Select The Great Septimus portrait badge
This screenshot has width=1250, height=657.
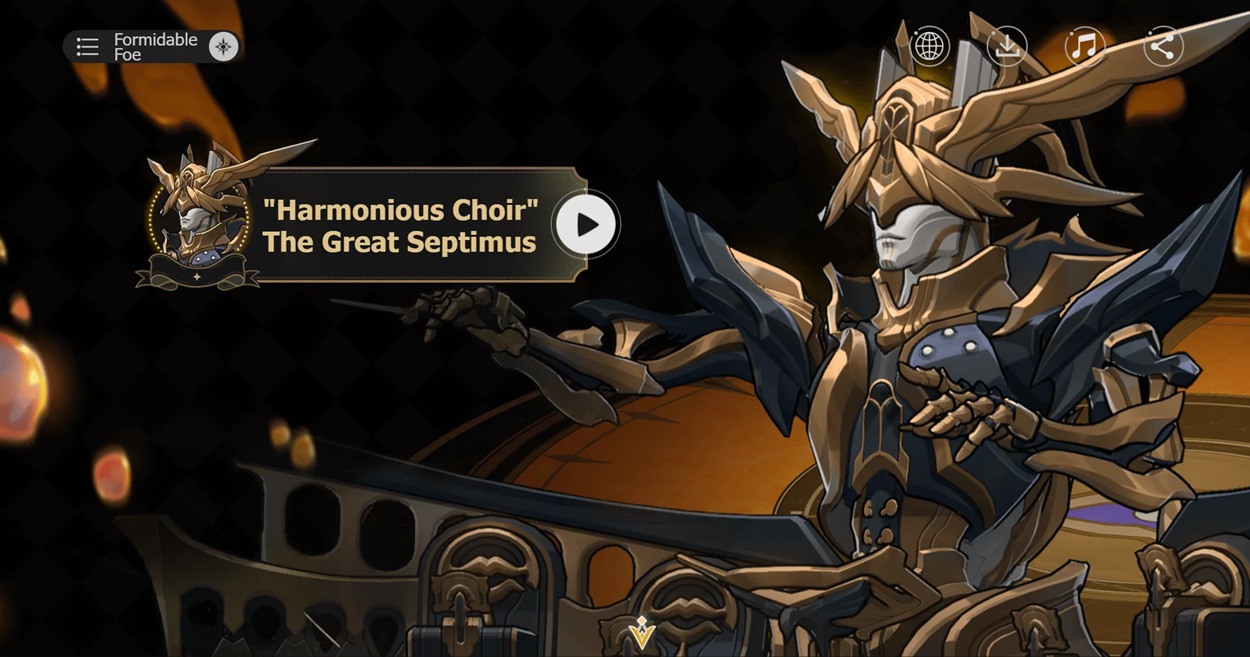(x=198, y=217)
